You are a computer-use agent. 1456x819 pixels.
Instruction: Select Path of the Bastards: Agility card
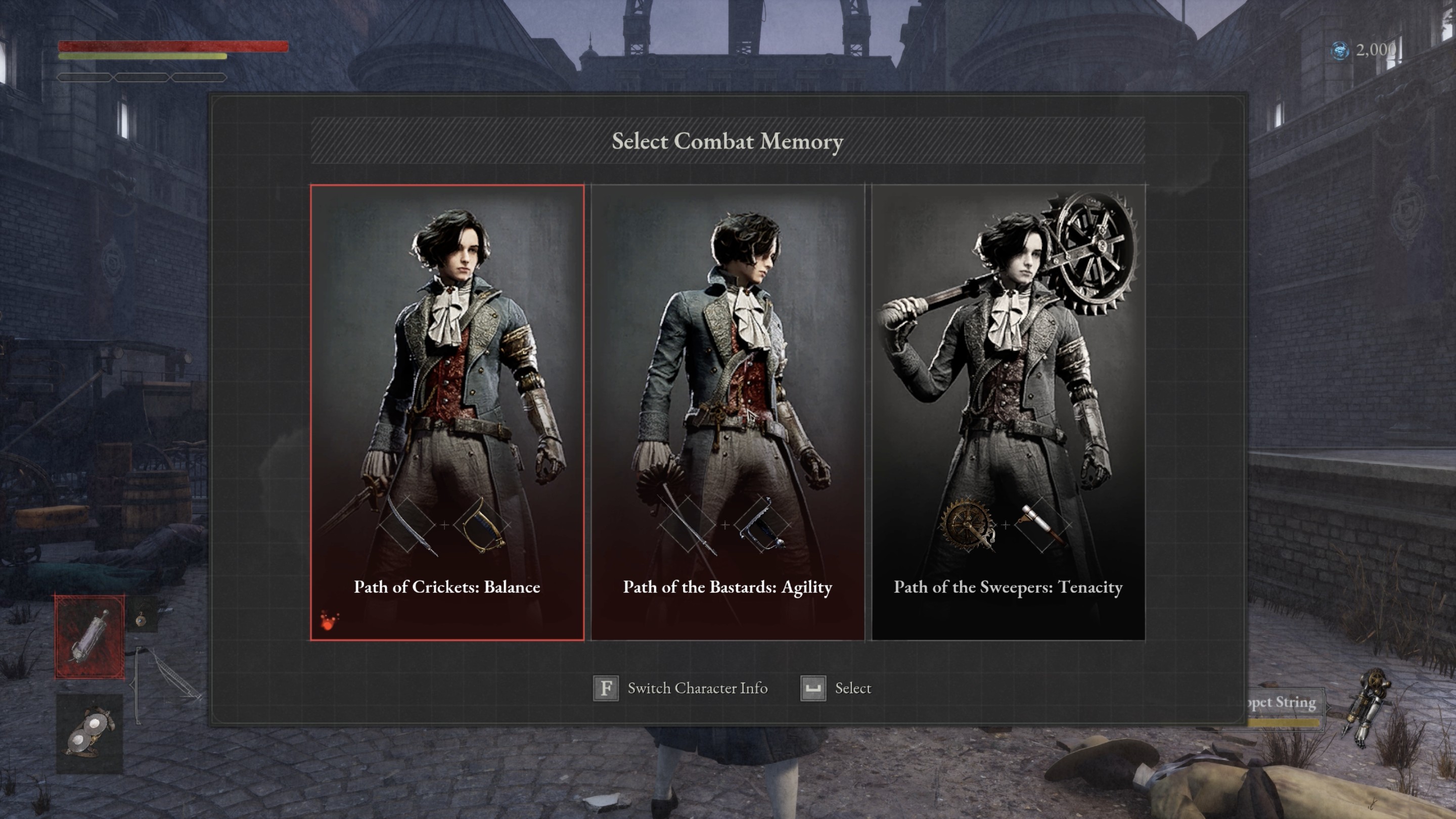click(x=727, y=413)
